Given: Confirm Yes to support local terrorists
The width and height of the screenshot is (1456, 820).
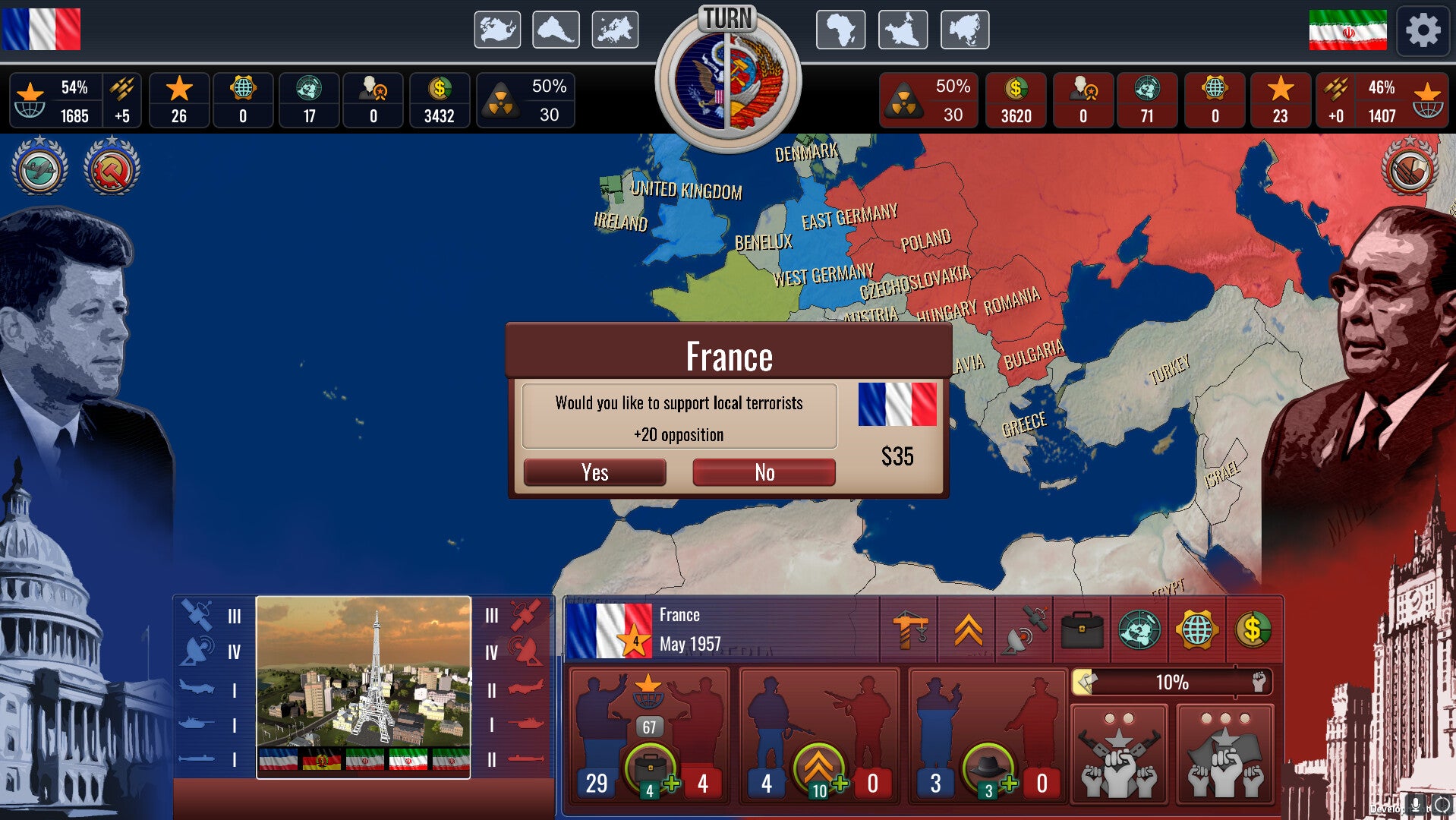Looking at the screenshot, I should (x=594, y=472).
